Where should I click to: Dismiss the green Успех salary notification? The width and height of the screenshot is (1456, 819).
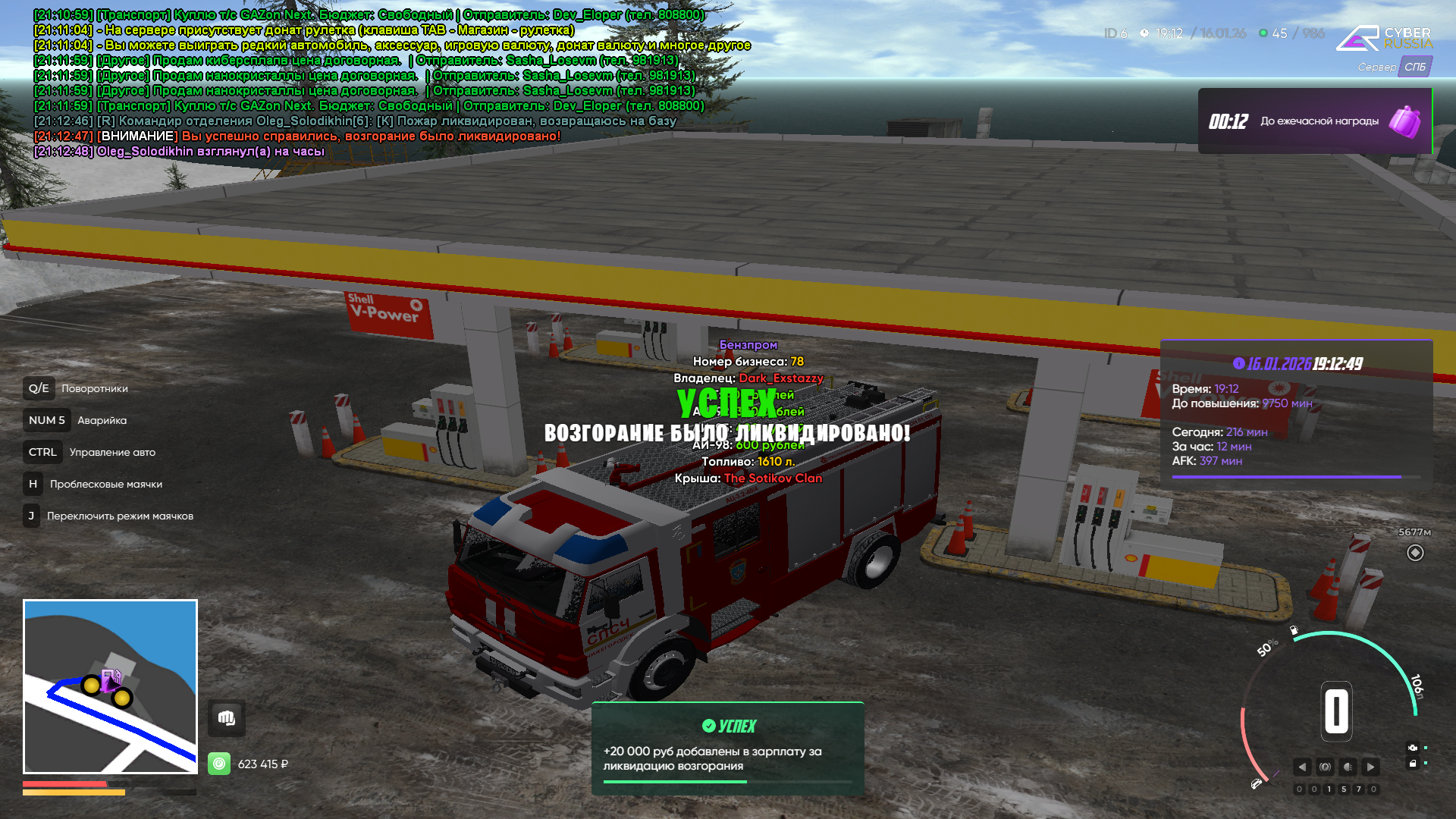[727, 748]
